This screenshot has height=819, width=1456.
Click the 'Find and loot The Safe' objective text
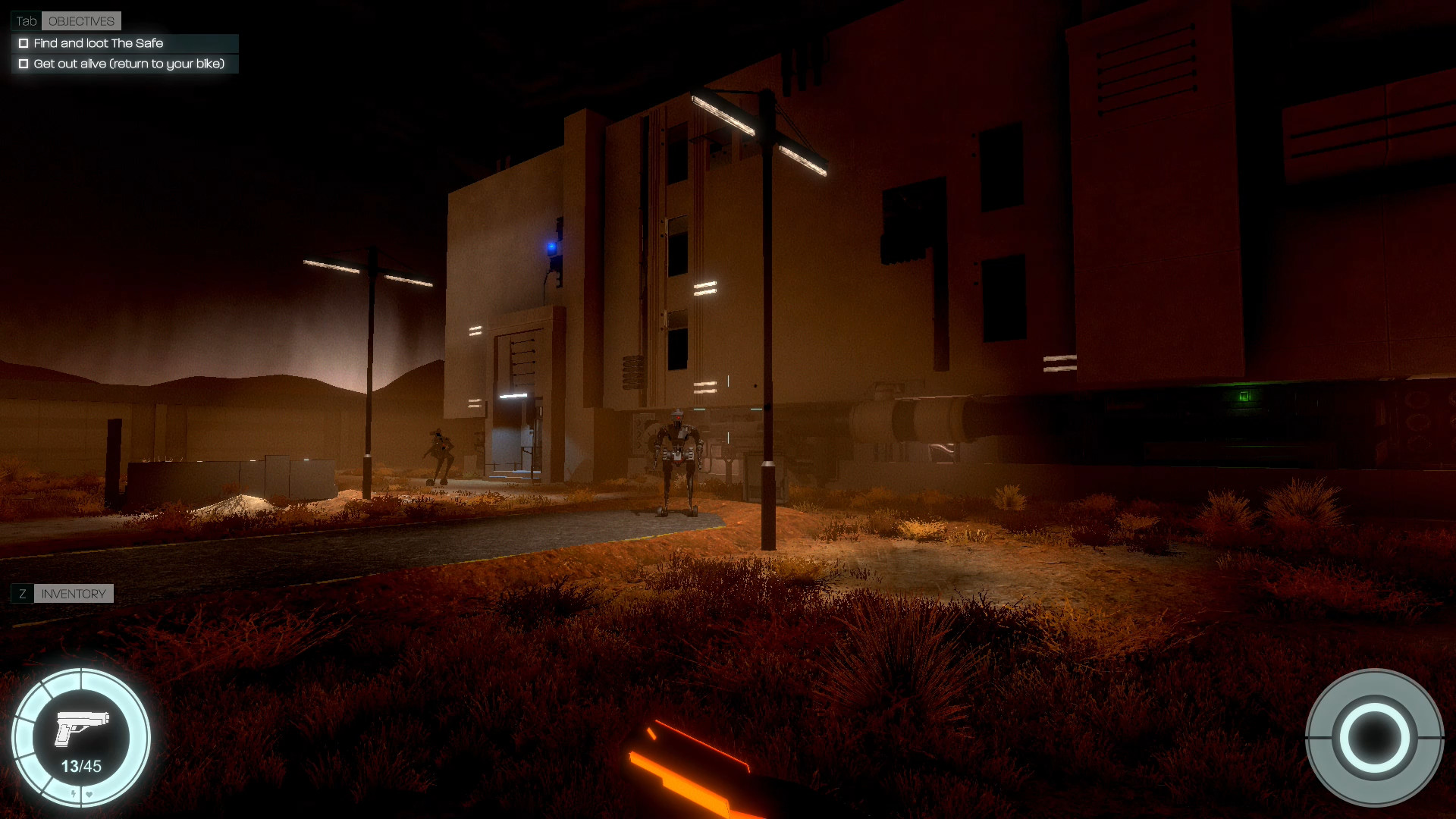pyautogui.click(x=98, y=43)
